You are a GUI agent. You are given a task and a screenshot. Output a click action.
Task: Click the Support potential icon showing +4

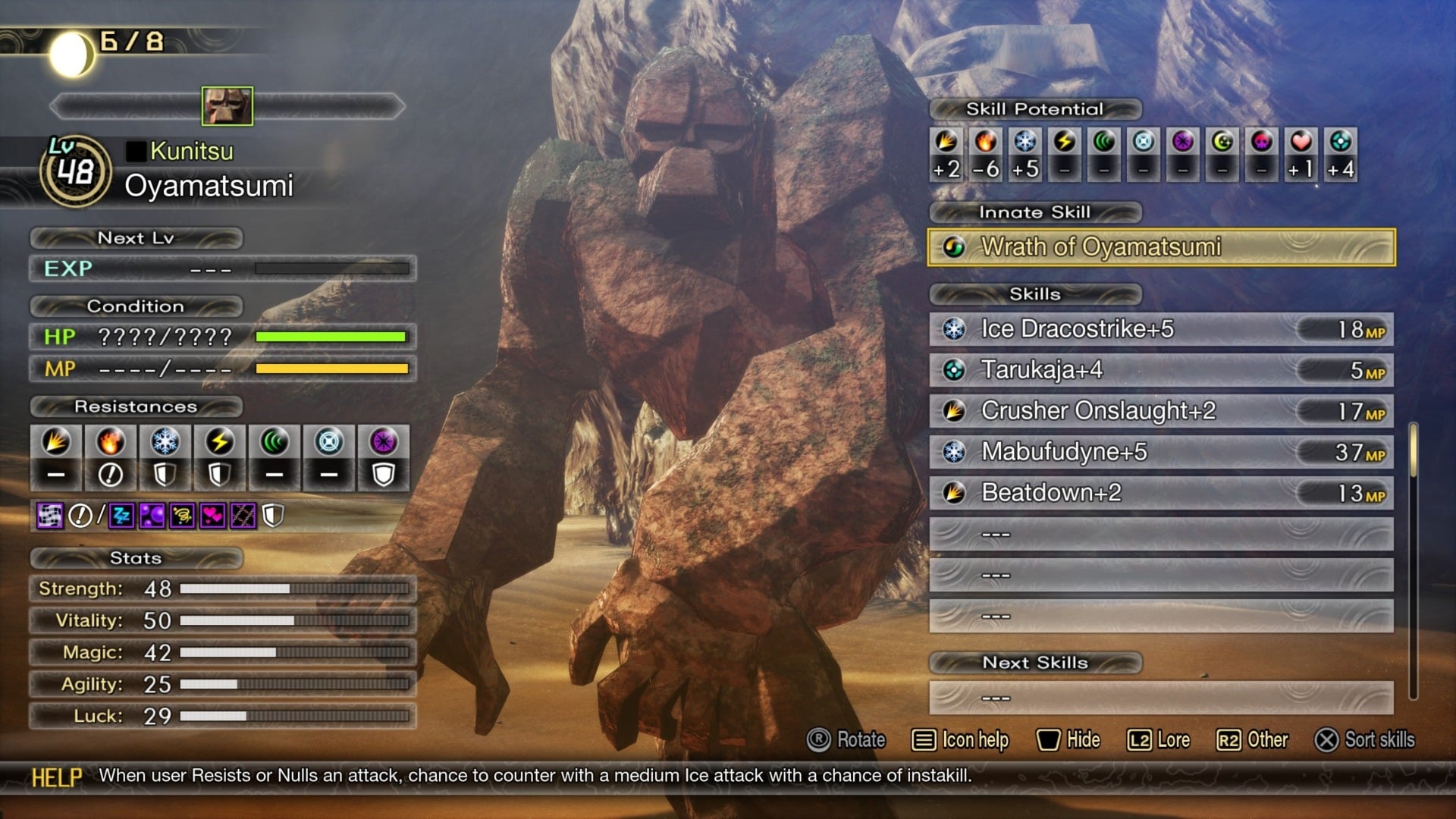(1341, 152)
